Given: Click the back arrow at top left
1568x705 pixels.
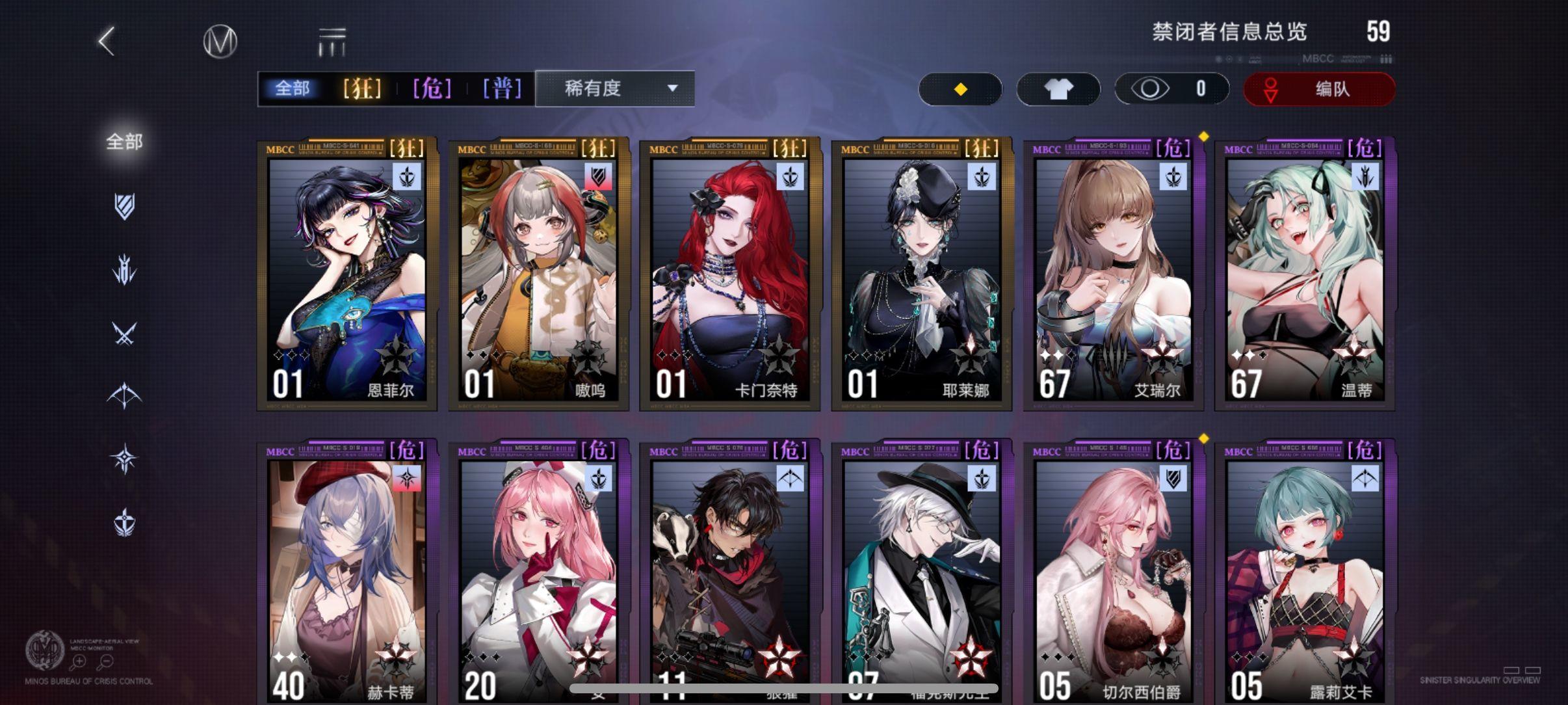Looking at the screenshot, I should click(104, 40).
